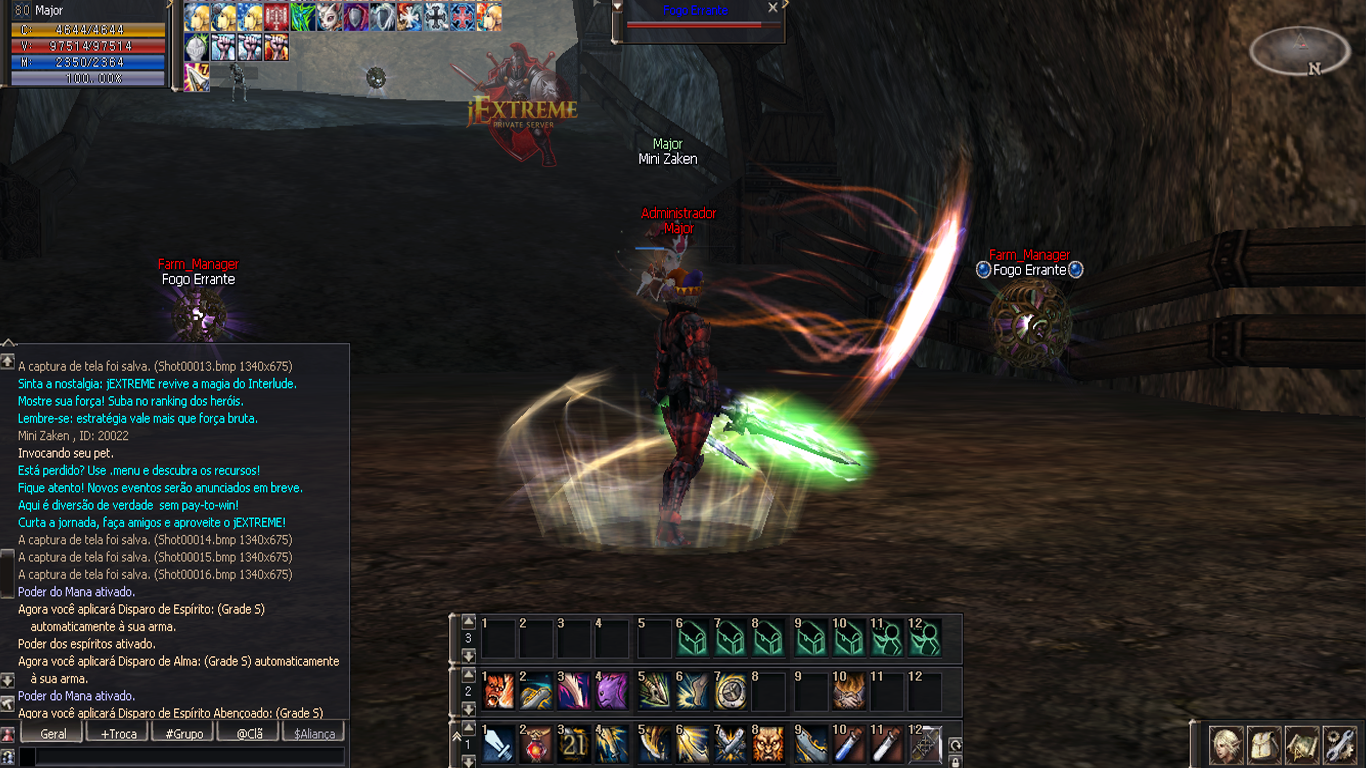This screenshot has height=768, width=1366.
Task: Click the compass radar in the corner
Action: tap(1301, 50)
